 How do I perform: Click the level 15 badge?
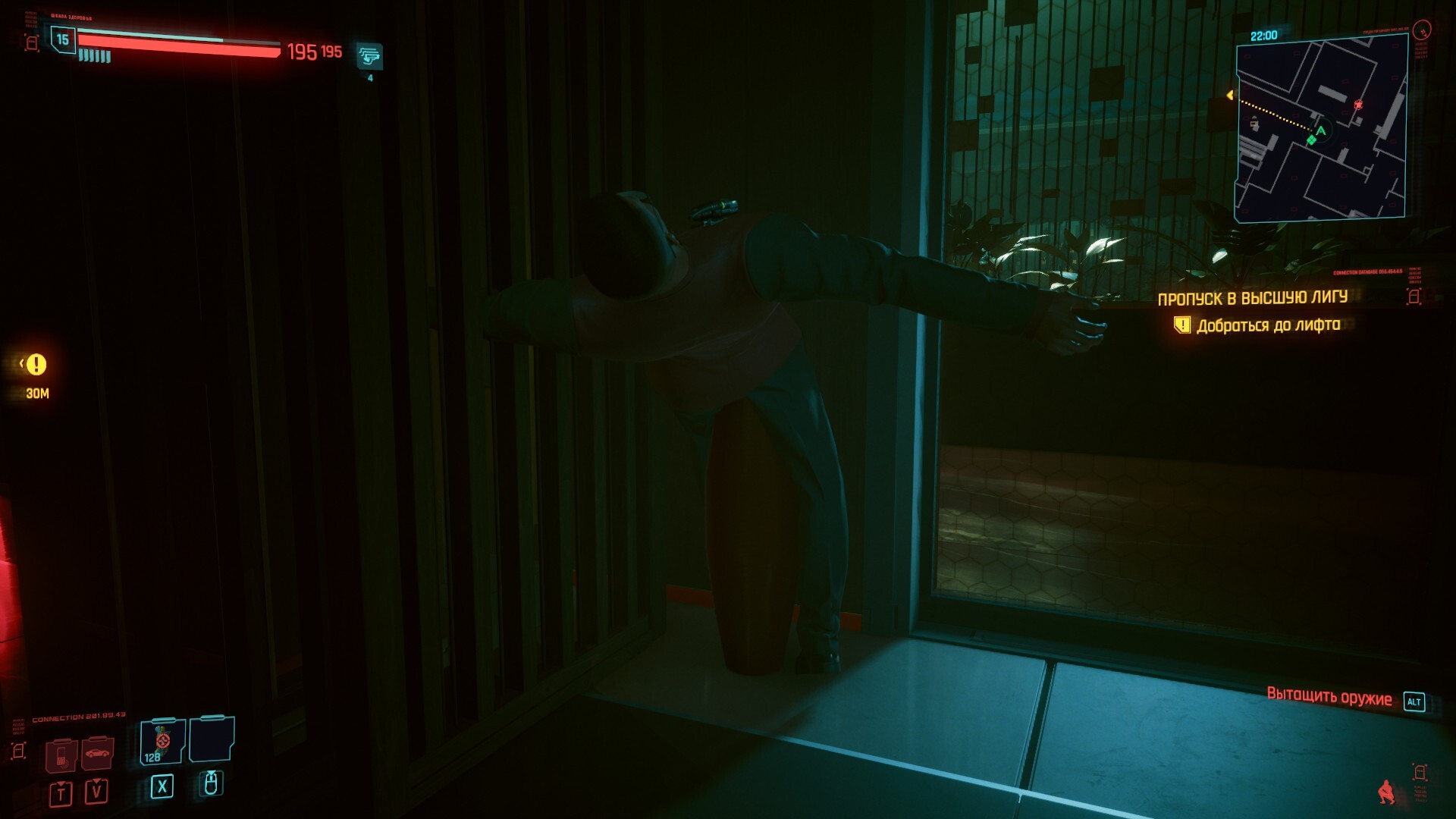pyautogui.click(x=62, y=39)
